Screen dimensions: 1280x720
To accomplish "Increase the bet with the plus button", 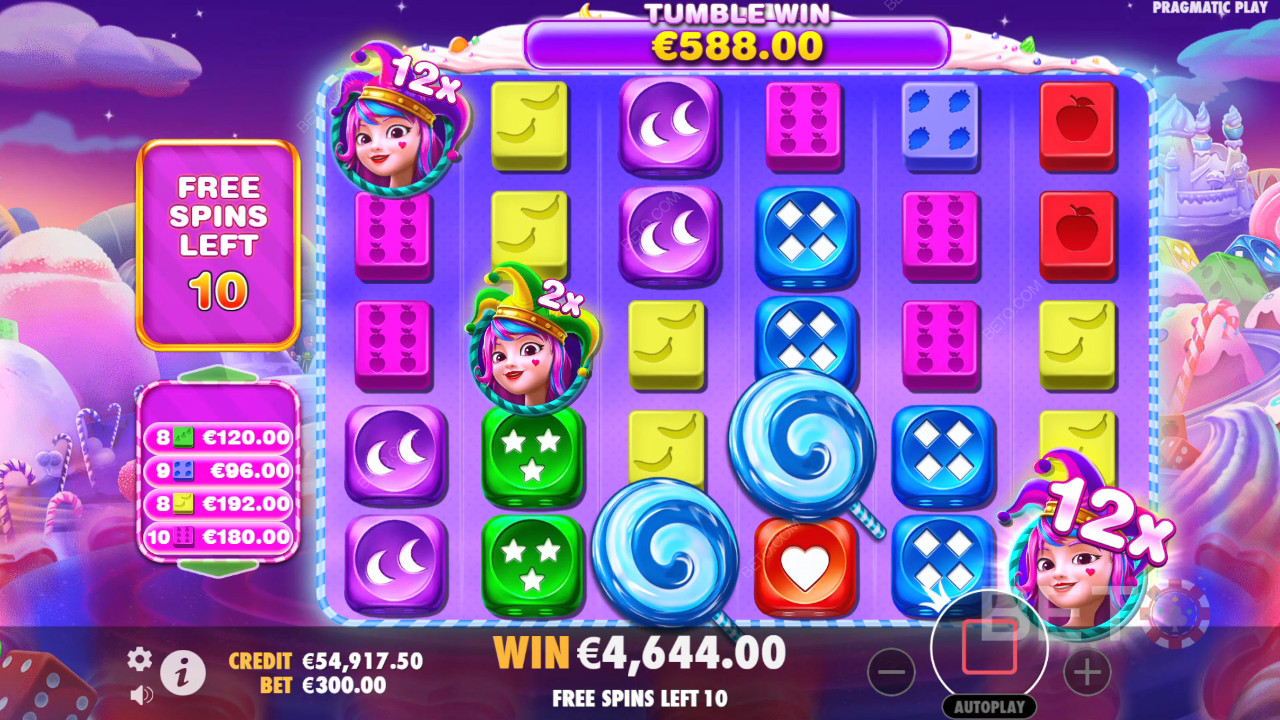I will pyautogui.click(x=1087, y=673).
